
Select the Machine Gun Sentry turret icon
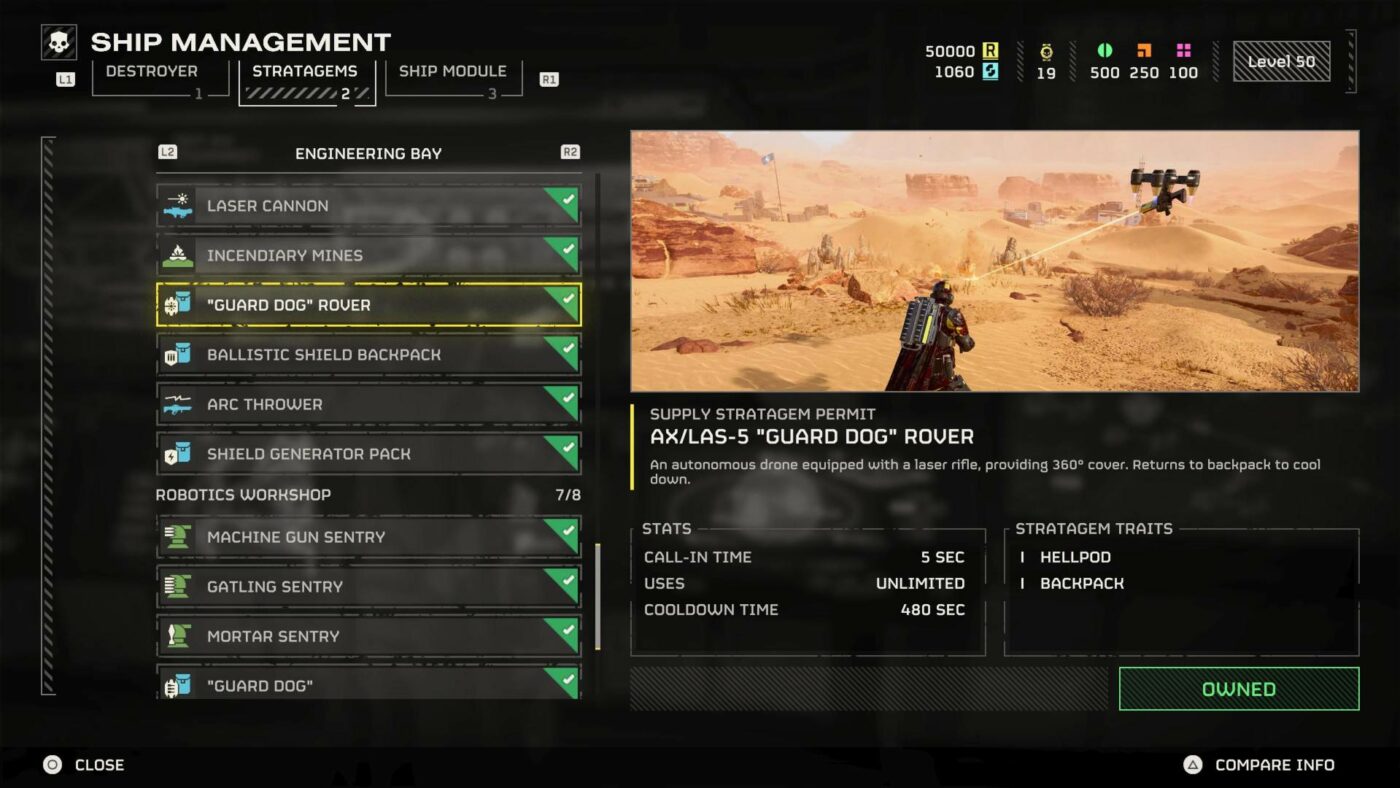[x=177, y=537]
